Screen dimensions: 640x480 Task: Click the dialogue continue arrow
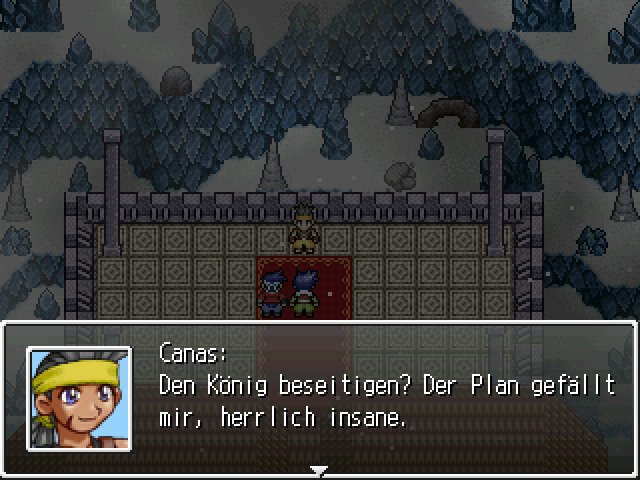(319, 469)
